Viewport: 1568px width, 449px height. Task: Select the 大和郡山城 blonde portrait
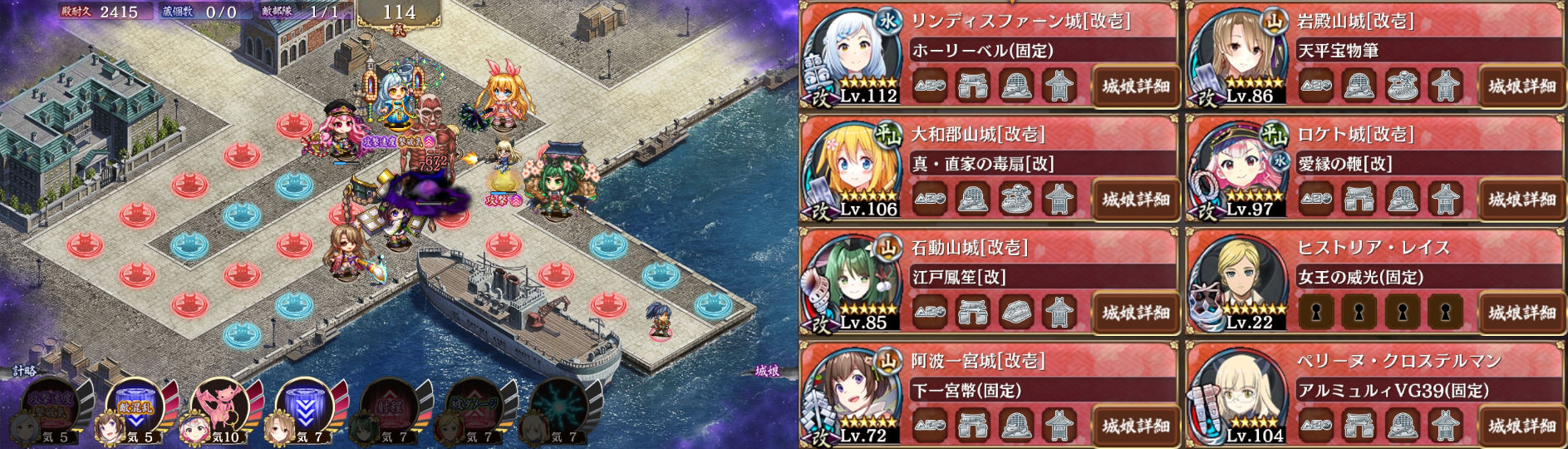[x=852, y=167]
